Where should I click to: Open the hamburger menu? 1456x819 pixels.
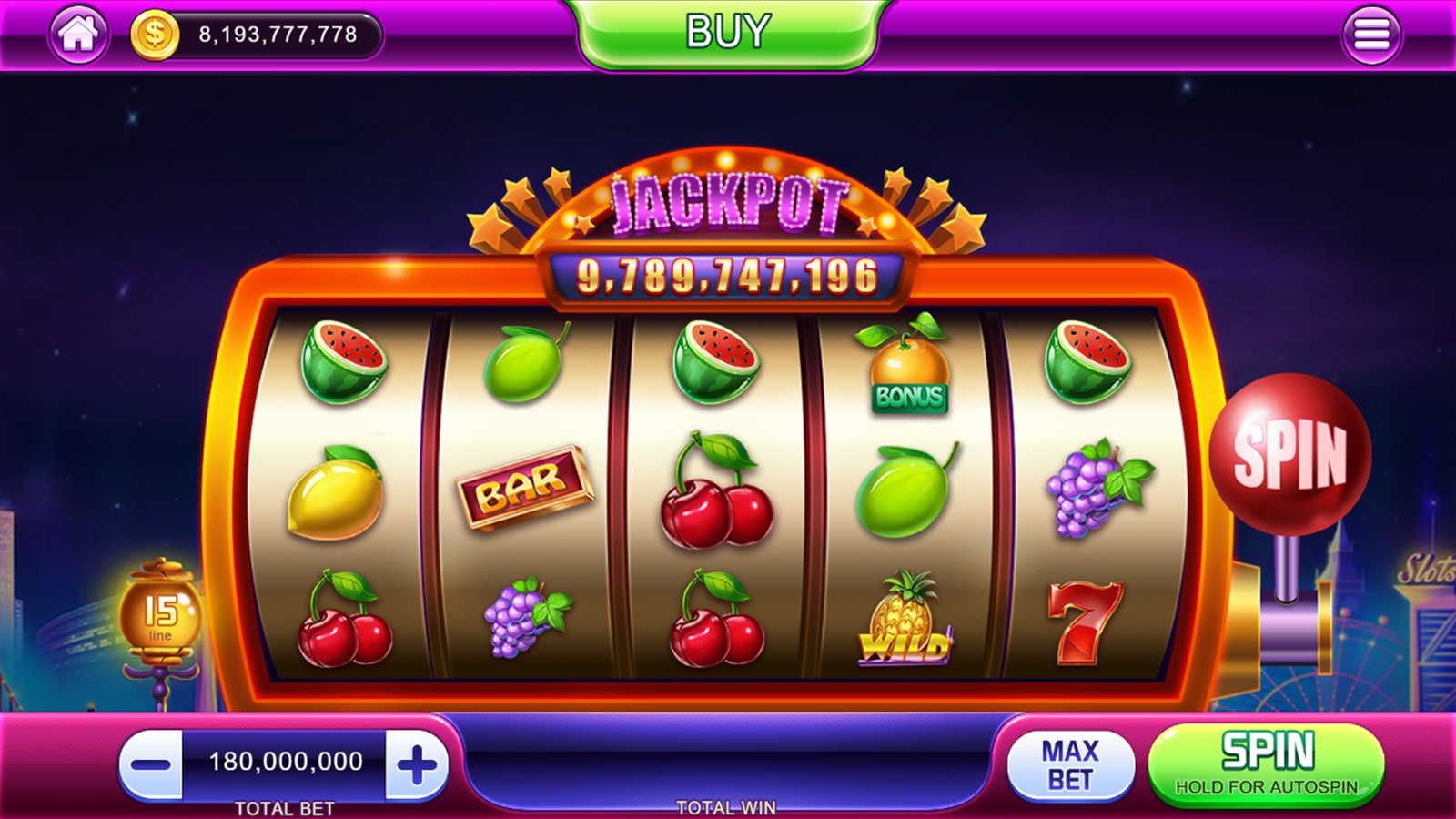click(1371, 35)
